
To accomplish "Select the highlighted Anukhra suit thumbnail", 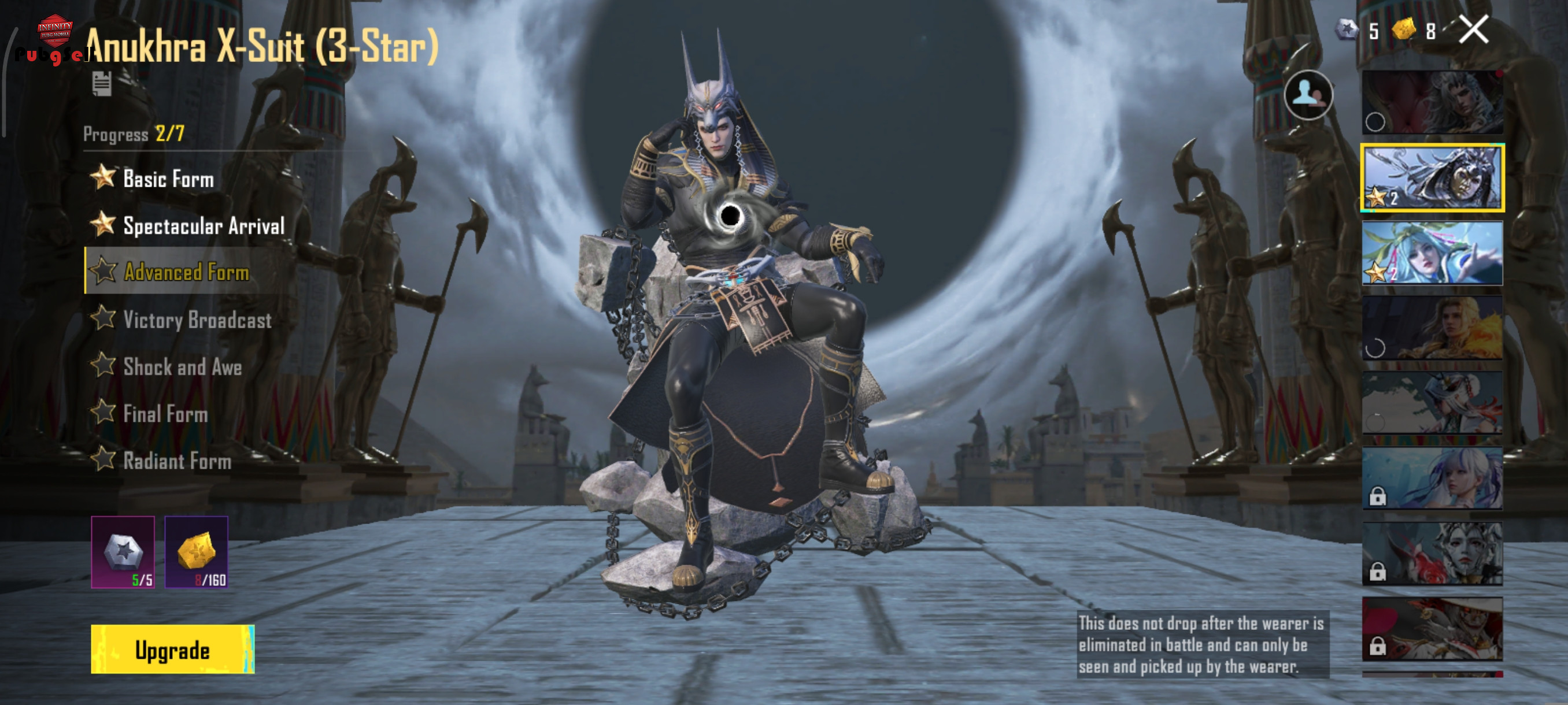I will click(1432, 178).
